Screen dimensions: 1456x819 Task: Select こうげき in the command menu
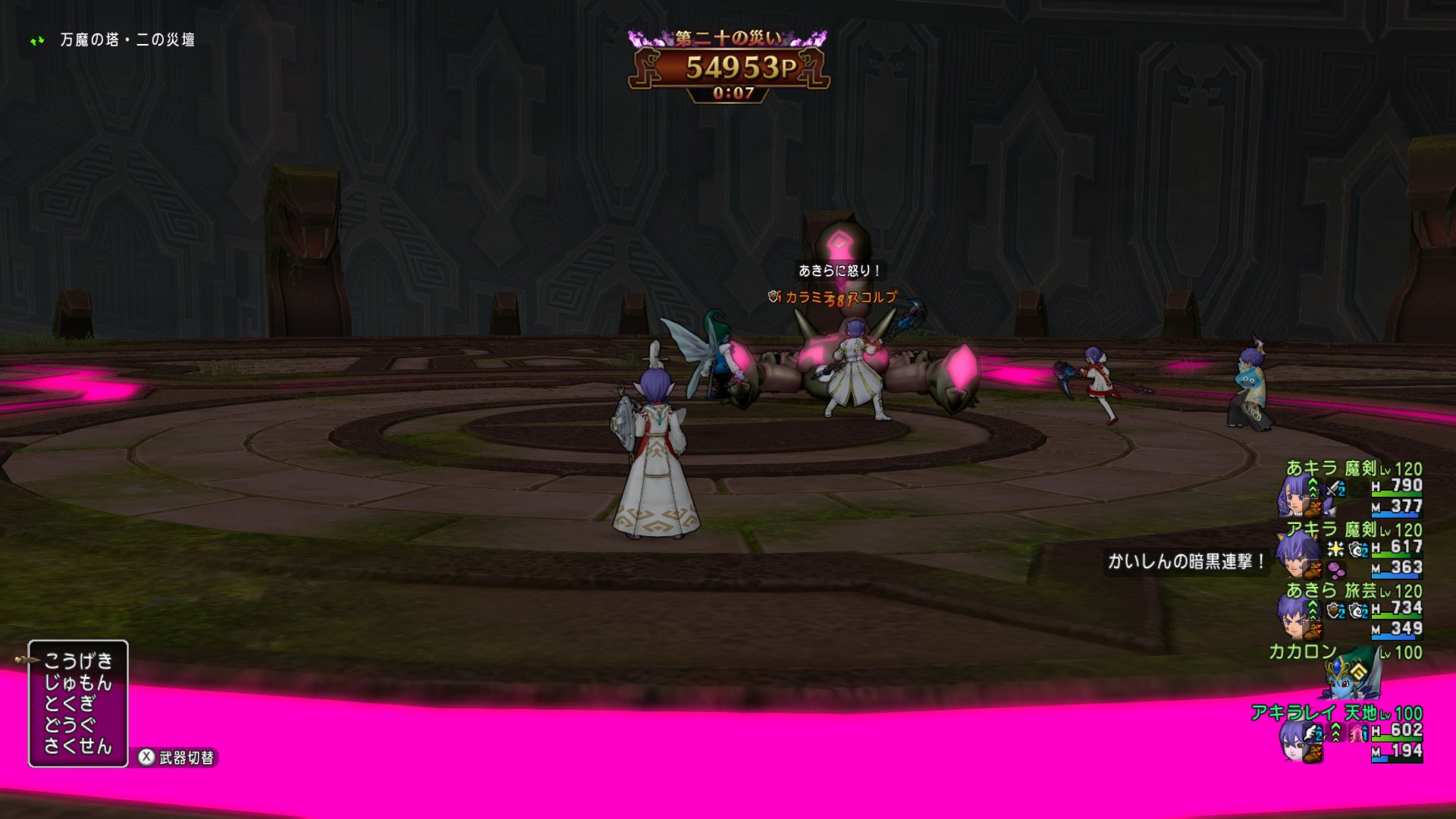pyautogui.click(x=78, y=661)
